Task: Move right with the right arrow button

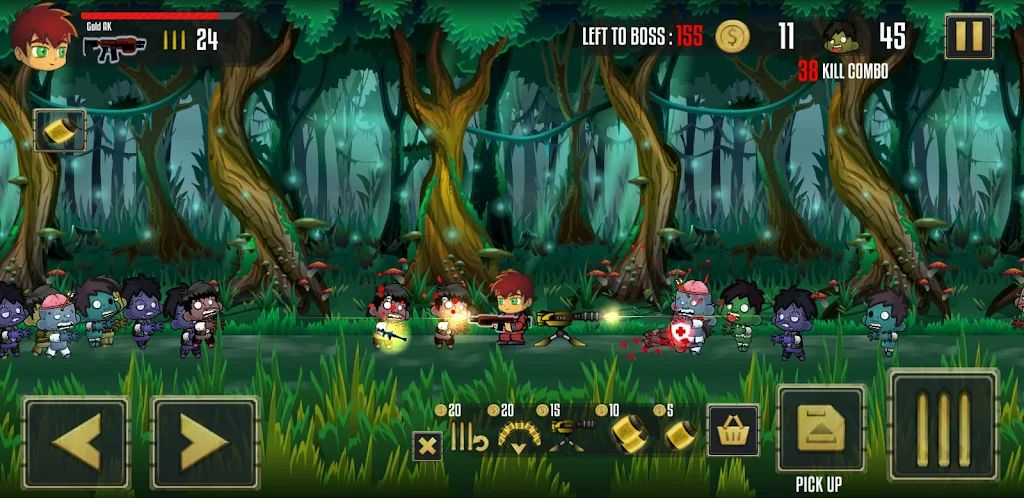Action: (x=205, y=442)
